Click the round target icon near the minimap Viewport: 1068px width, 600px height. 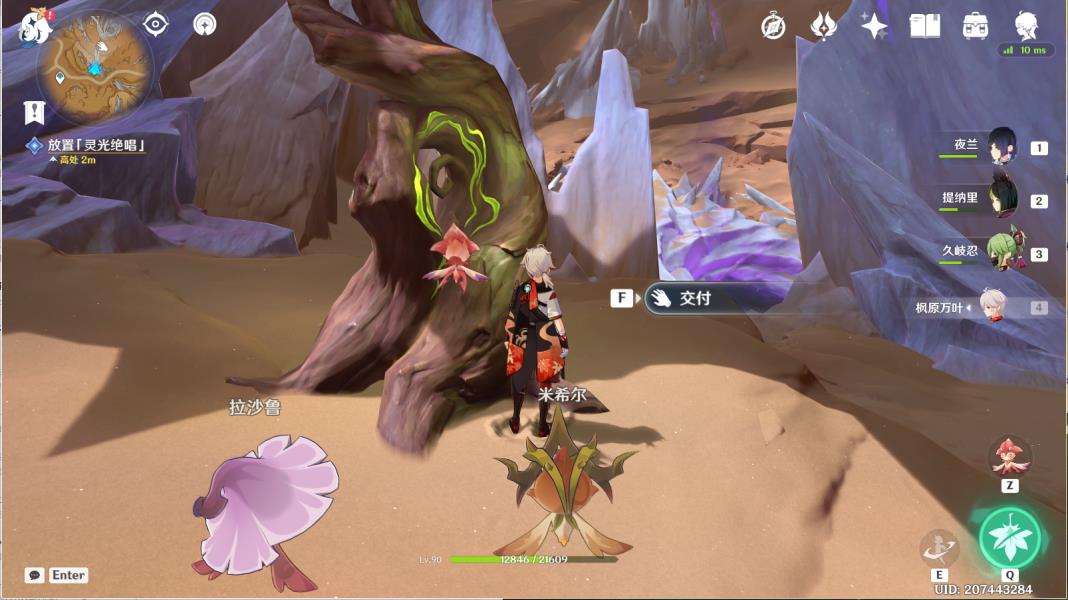tap(205, 24)
